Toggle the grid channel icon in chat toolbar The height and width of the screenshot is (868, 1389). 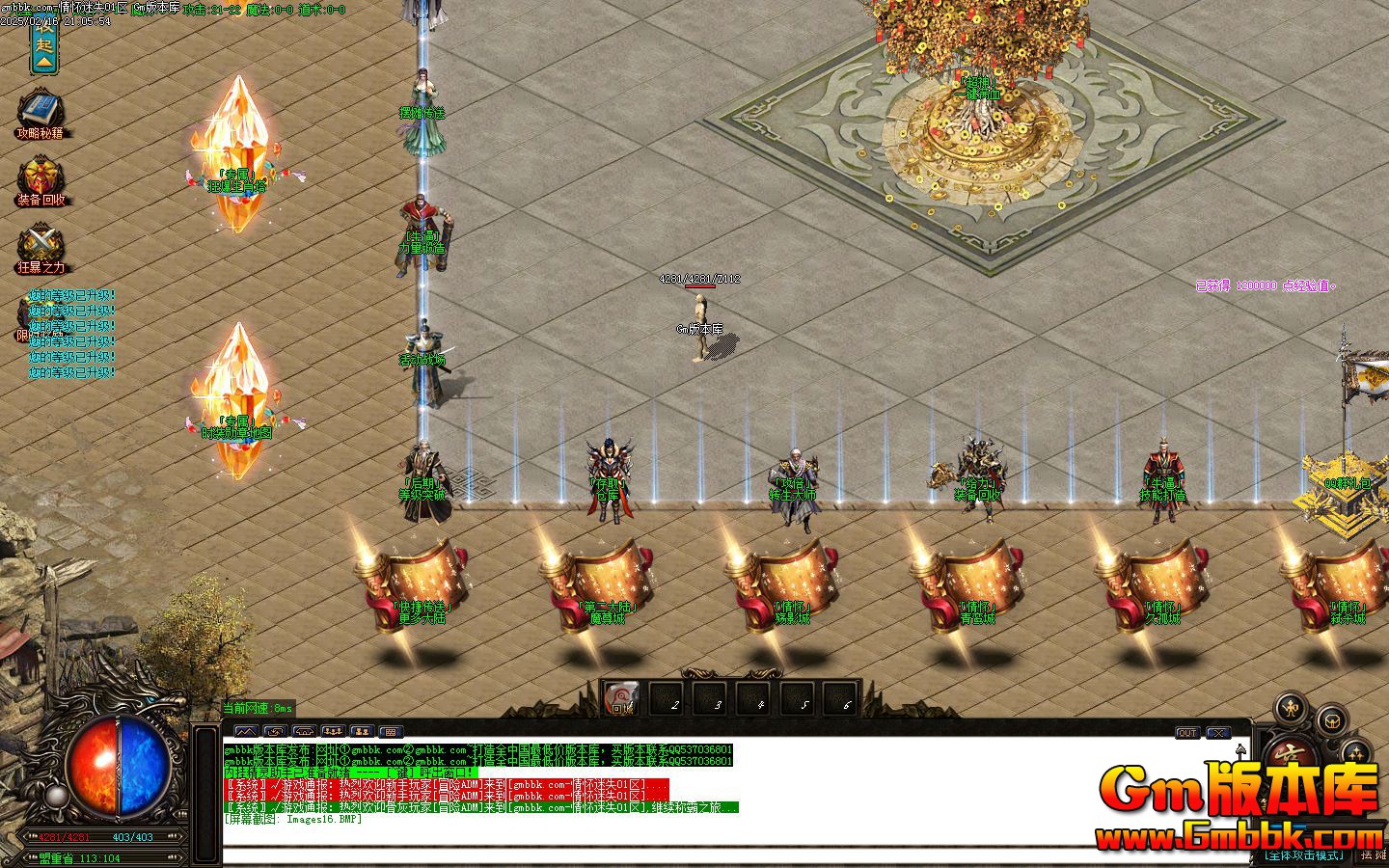click(390, 731)
